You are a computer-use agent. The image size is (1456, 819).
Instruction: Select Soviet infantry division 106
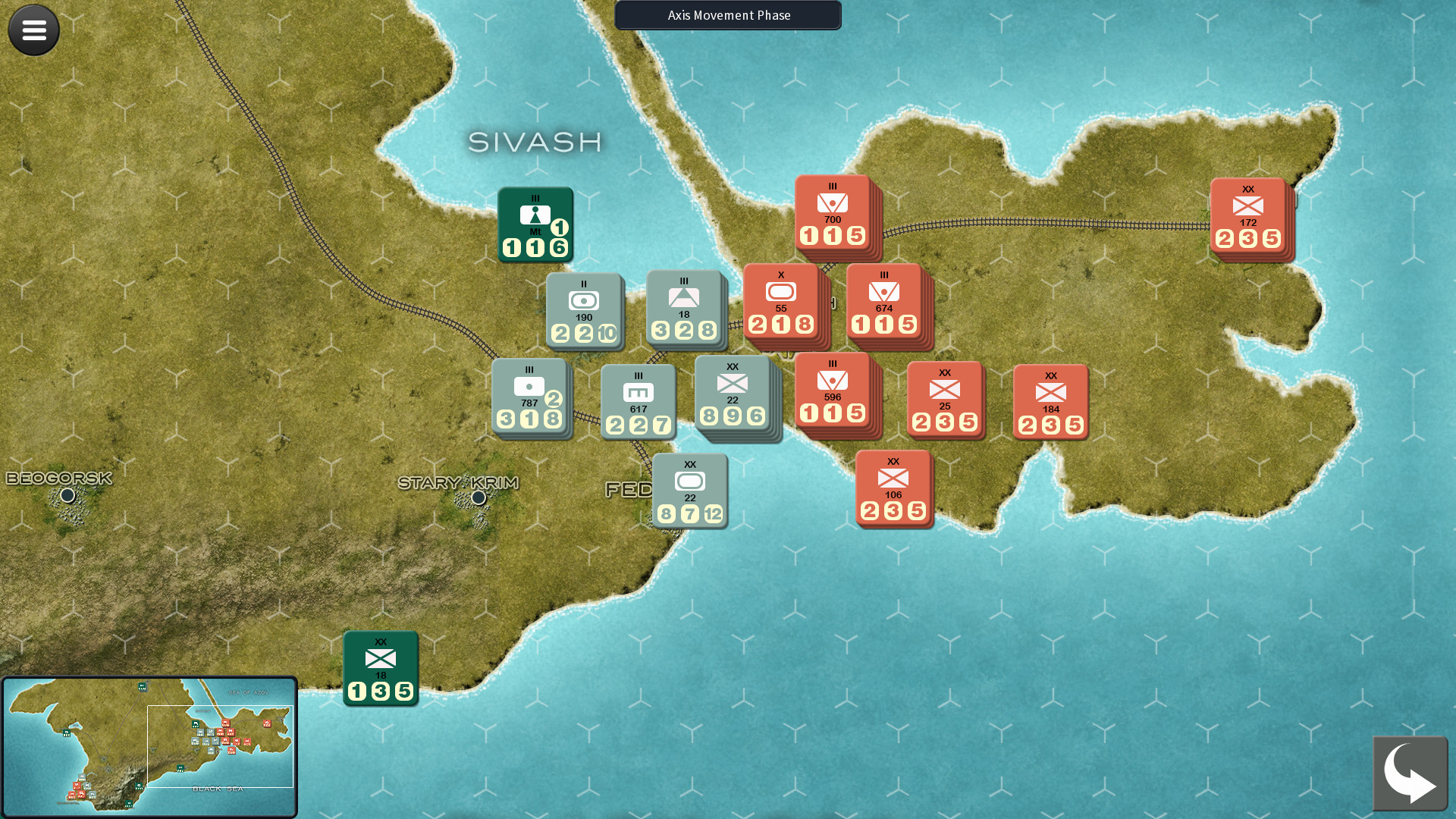coord(893,489)
